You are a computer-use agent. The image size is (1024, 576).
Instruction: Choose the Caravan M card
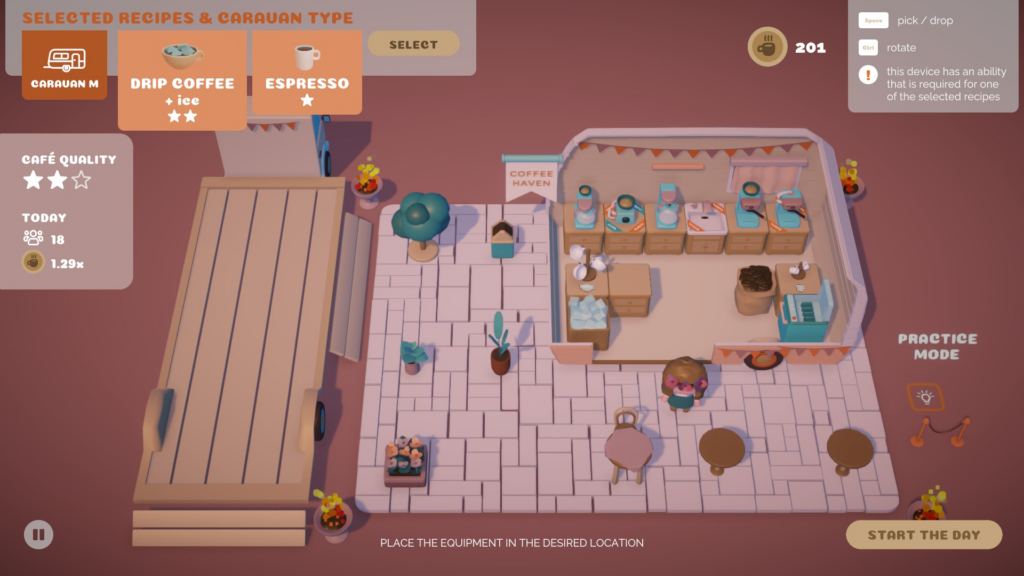point(64,65)
